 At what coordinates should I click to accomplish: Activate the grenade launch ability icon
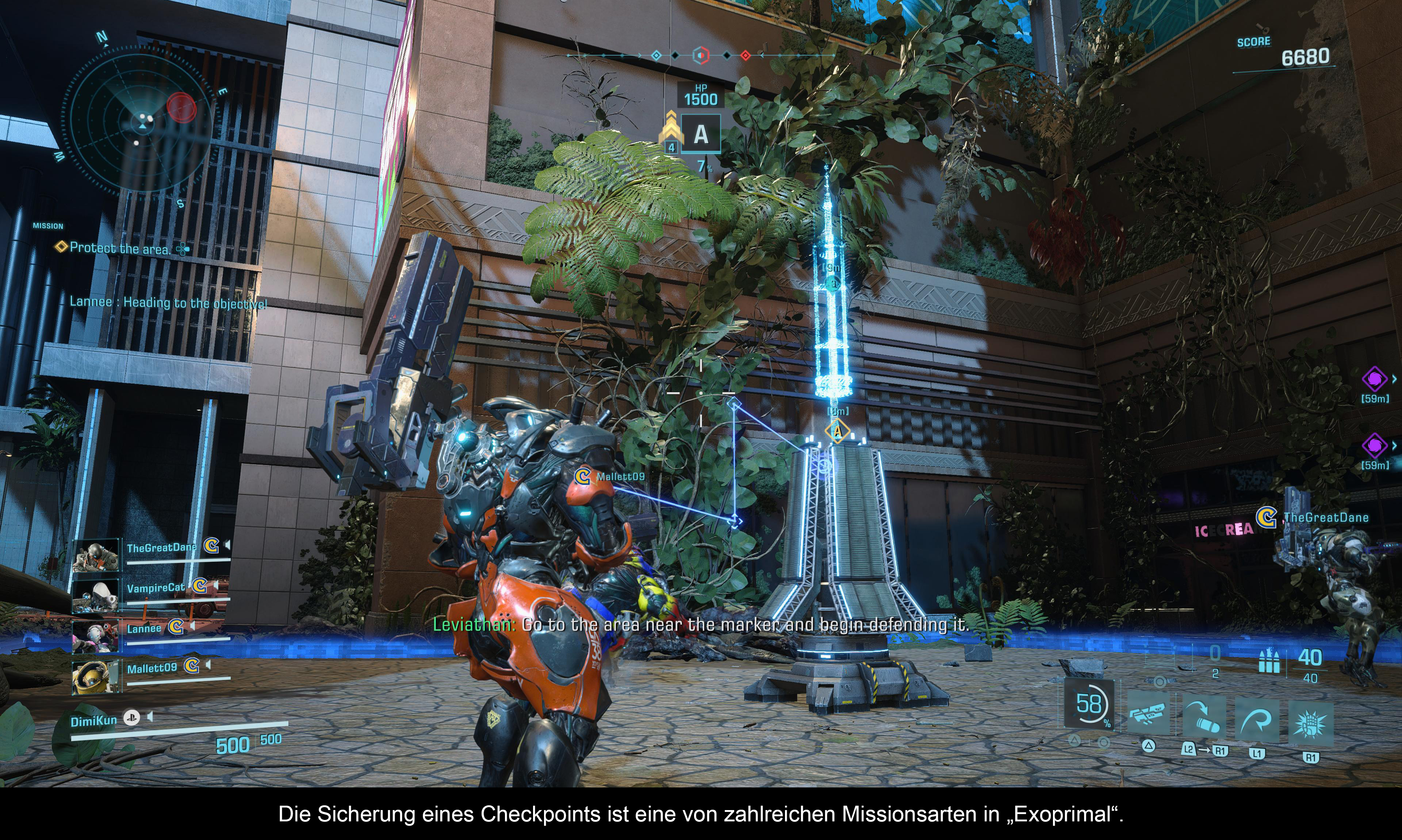click(x=1203, y=716)
